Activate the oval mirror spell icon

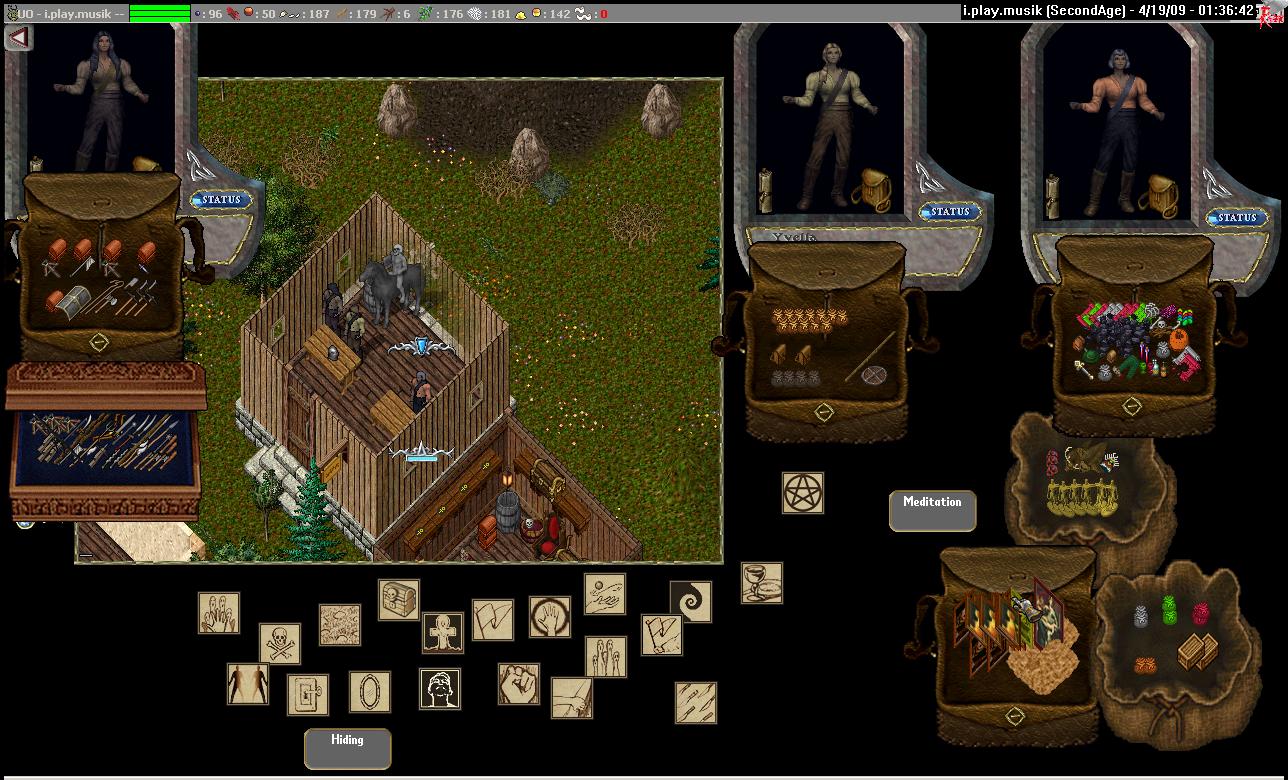(x=370, y=692)
